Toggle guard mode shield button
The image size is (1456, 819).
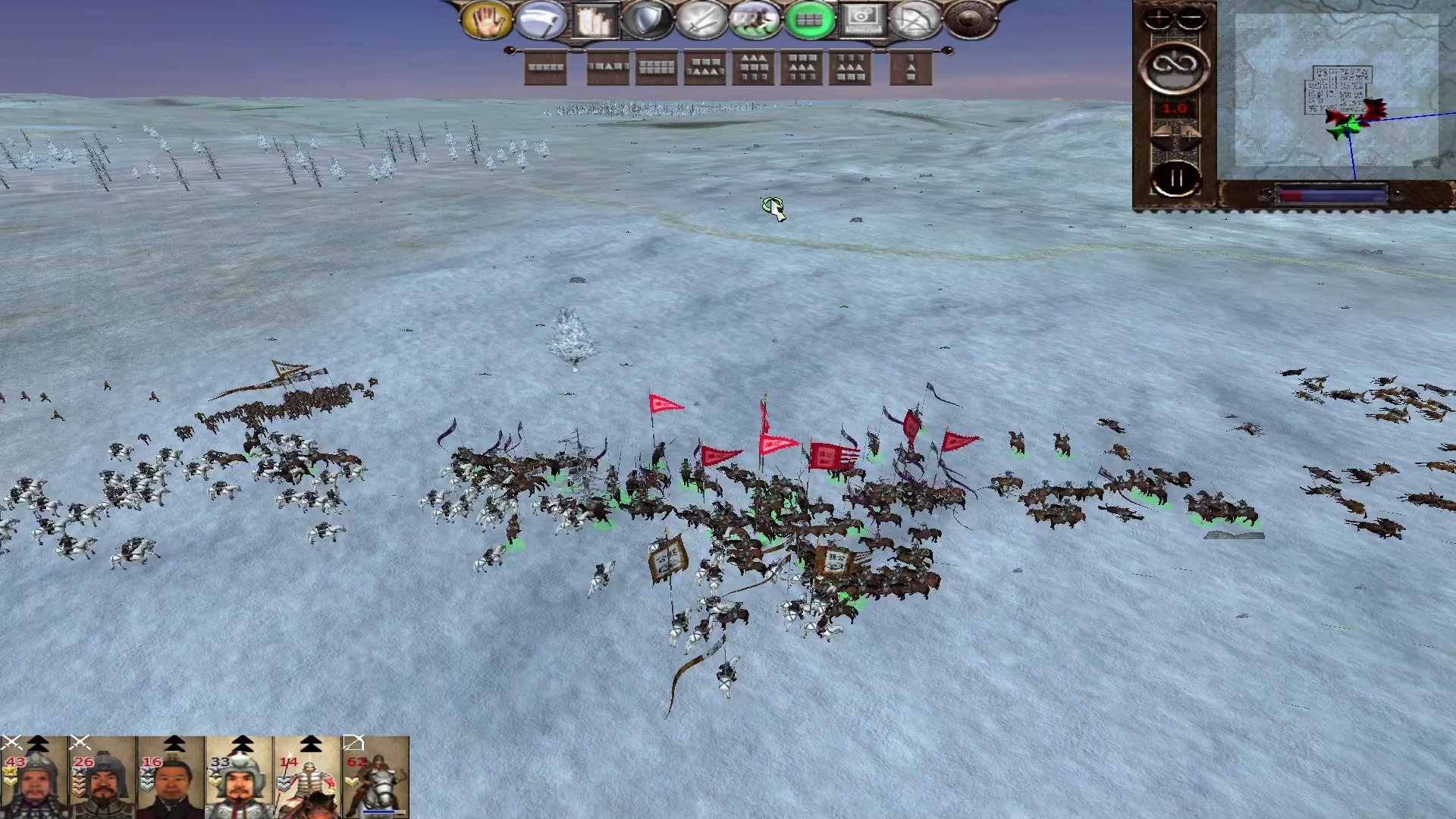pos(647,20)
